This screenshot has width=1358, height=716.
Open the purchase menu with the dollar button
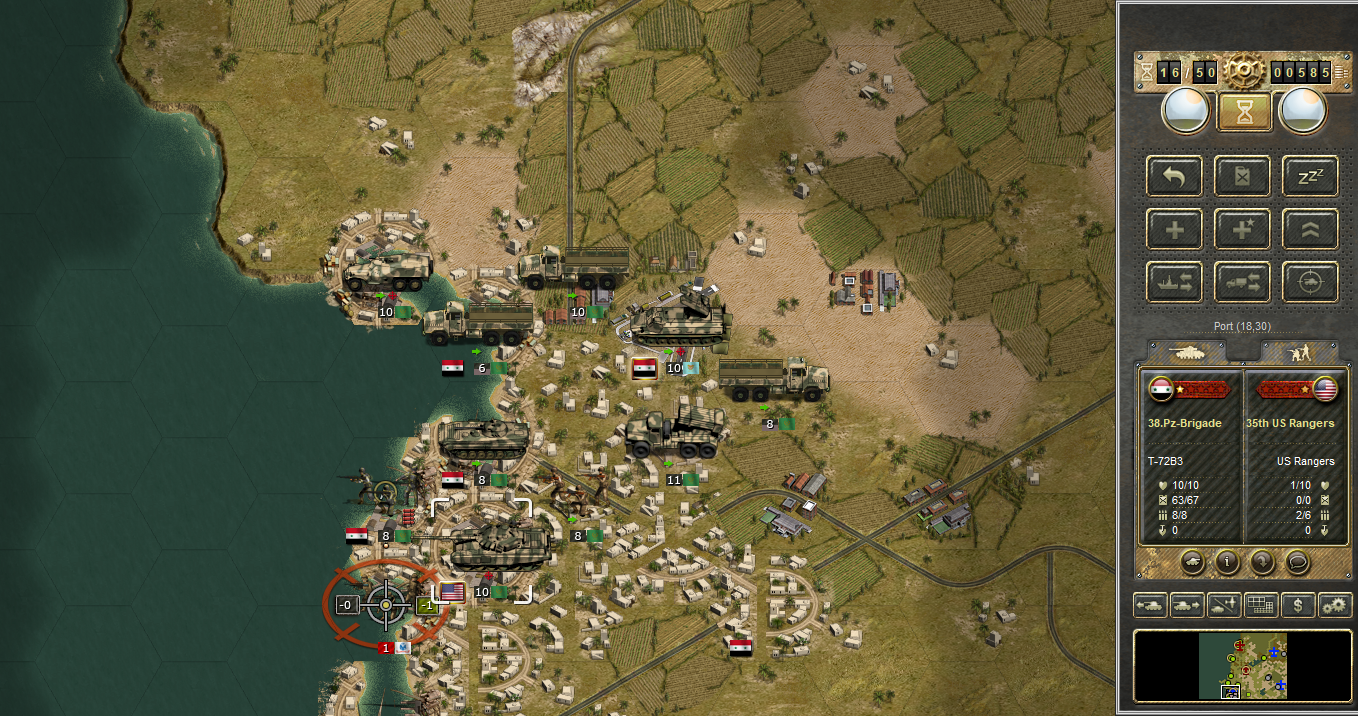[x=1298, y=605]
